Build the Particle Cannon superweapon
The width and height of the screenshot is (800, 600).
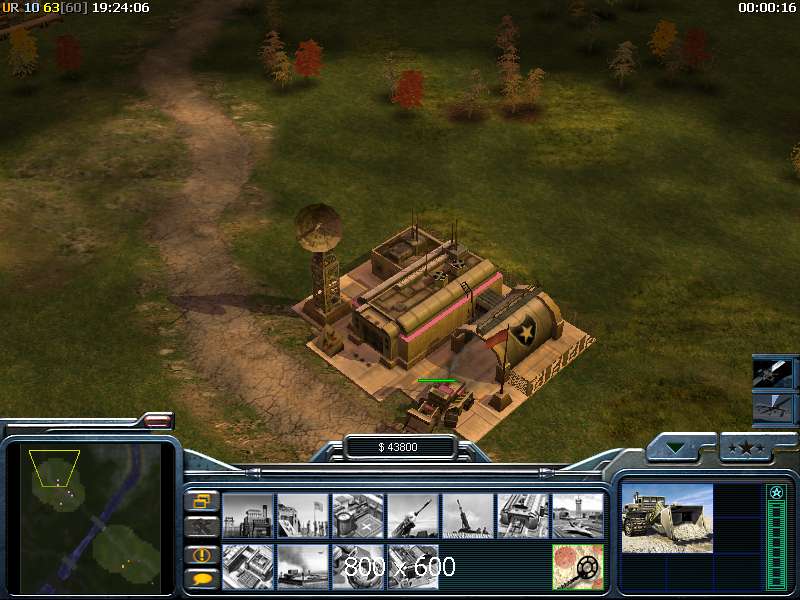pyautogui.click(x=358, y=566)
